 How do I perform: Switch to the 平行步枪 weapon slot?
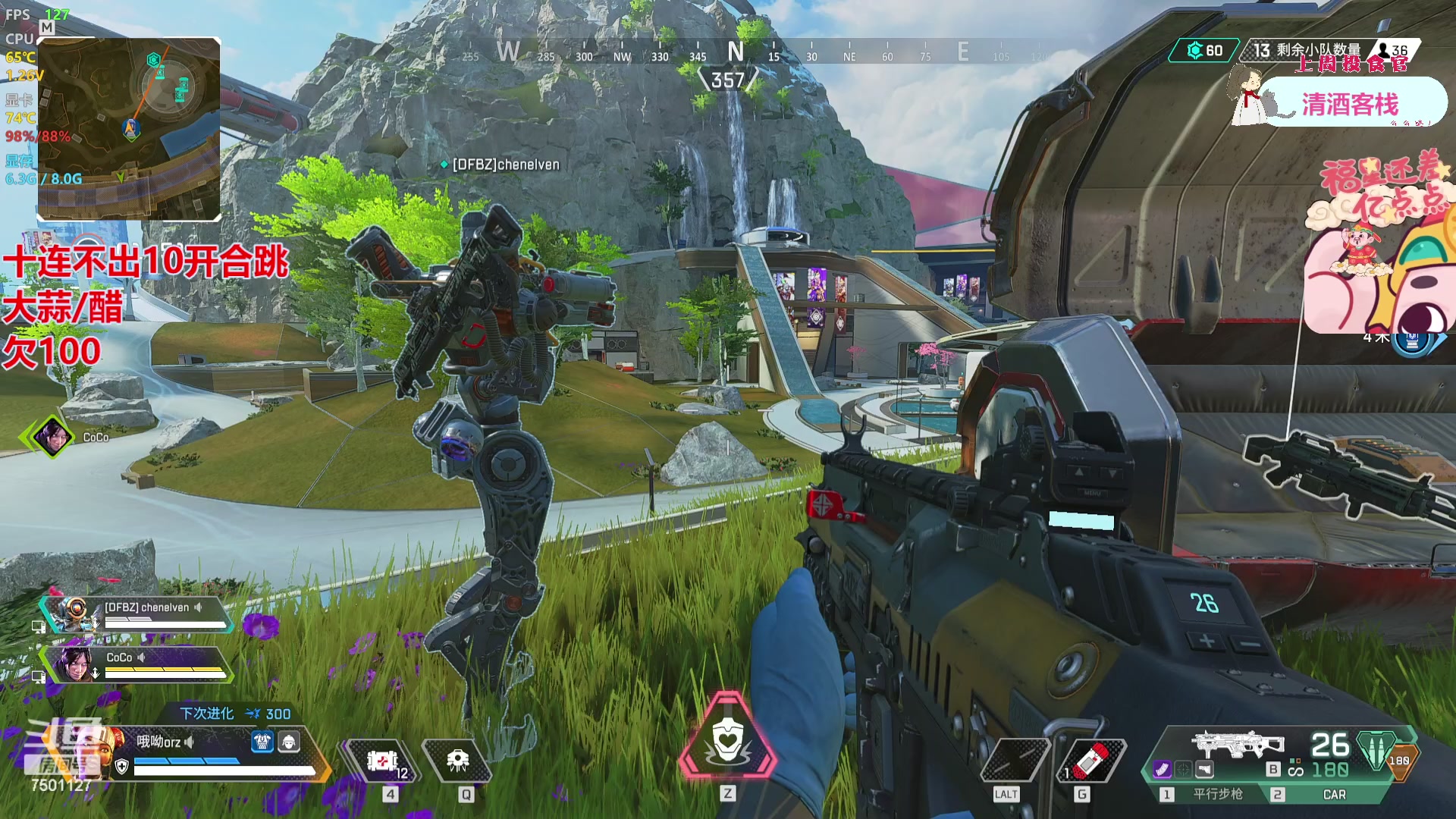click(1217, 794)
